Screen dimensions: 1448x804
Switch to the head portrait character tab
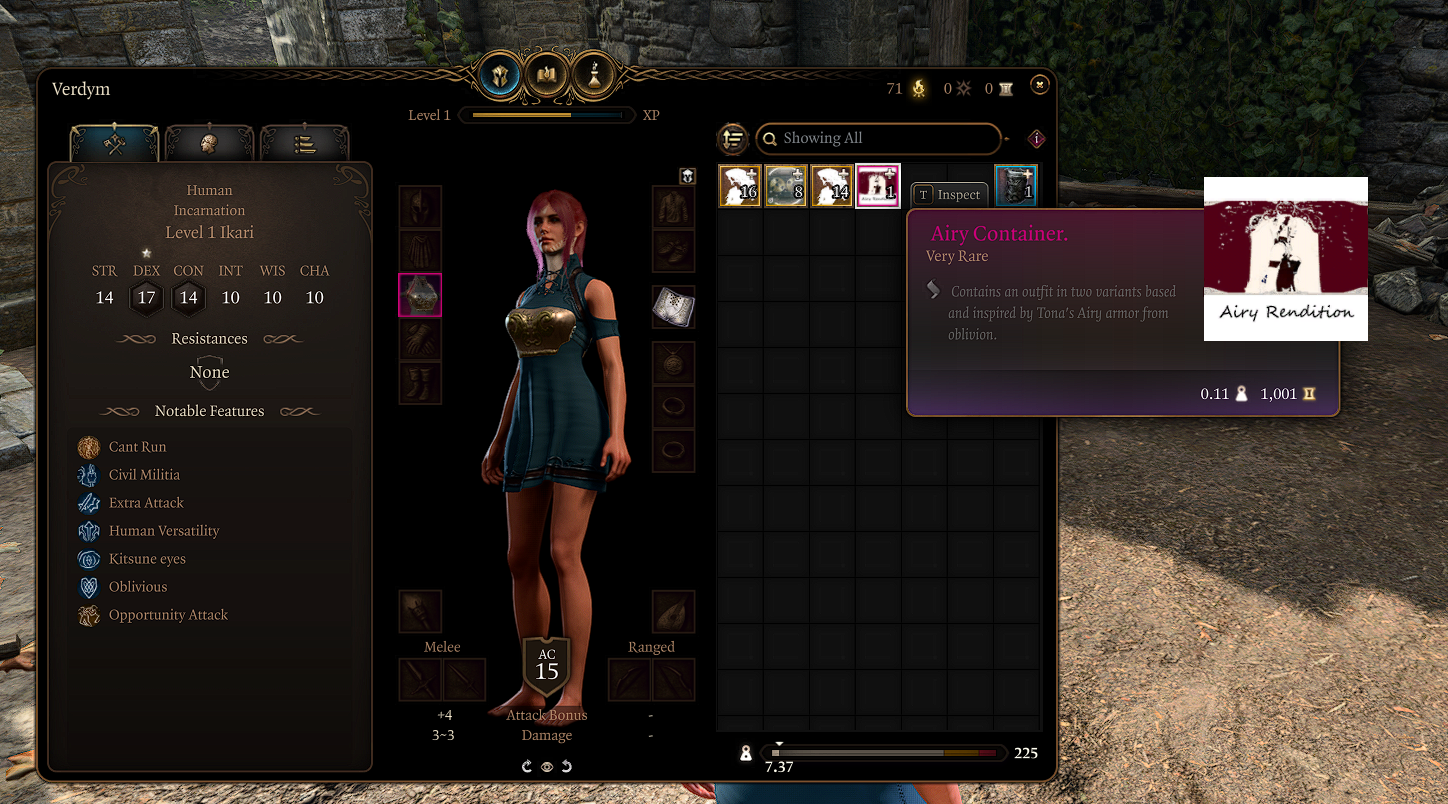(209, 144)
